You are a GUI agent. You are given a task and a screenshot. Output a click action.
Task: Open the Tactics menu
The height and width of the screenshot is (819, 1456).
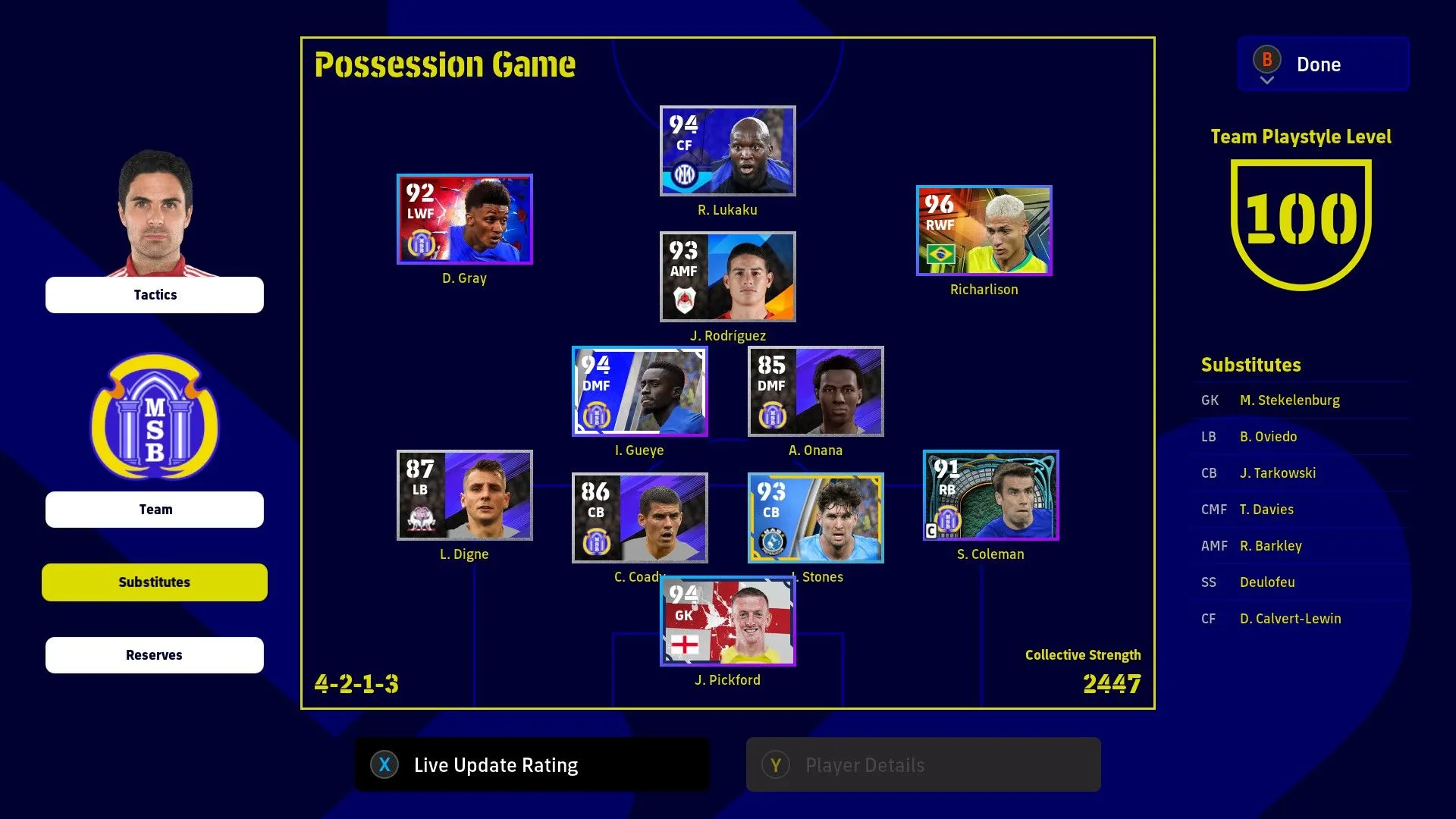pos(155,295)
